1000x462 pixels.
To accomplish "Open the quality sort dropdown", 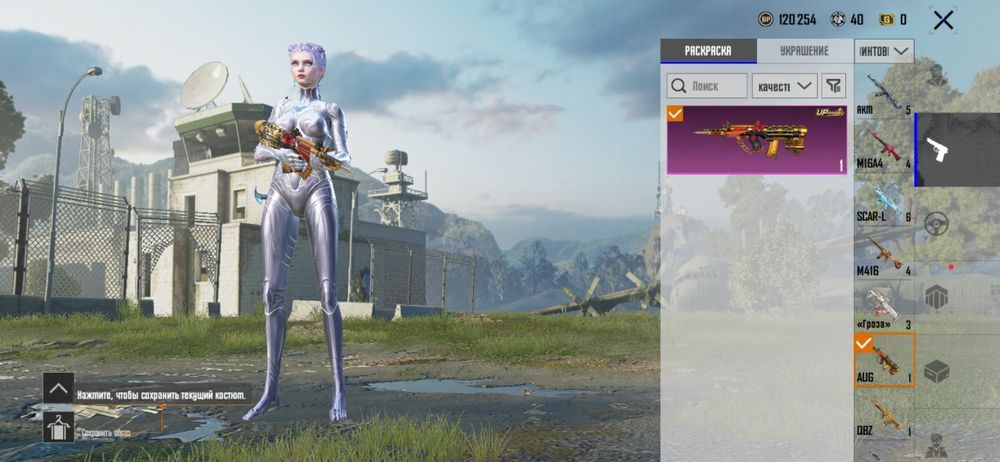I will point(784,86).
